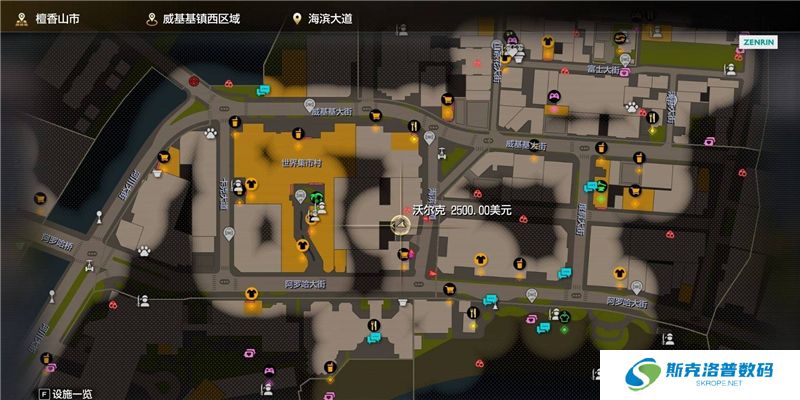Select the Segway scooter map marker
Viewport: 800px width, 400px height.
[x=441, y=152]
